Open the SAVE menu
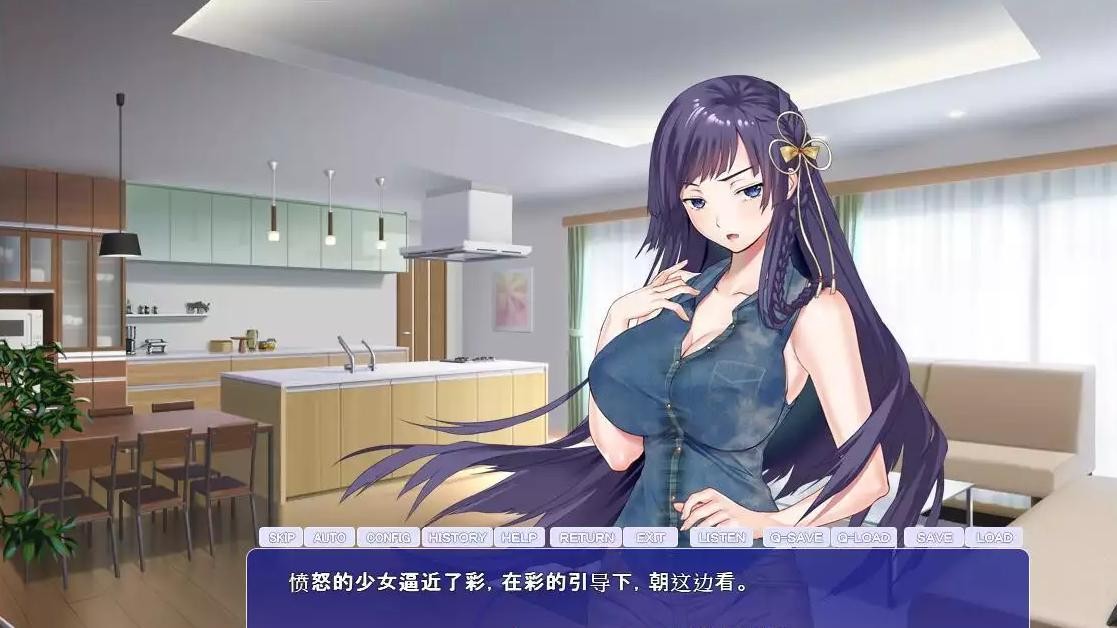1117x628 pixels. tap(933, 537)
